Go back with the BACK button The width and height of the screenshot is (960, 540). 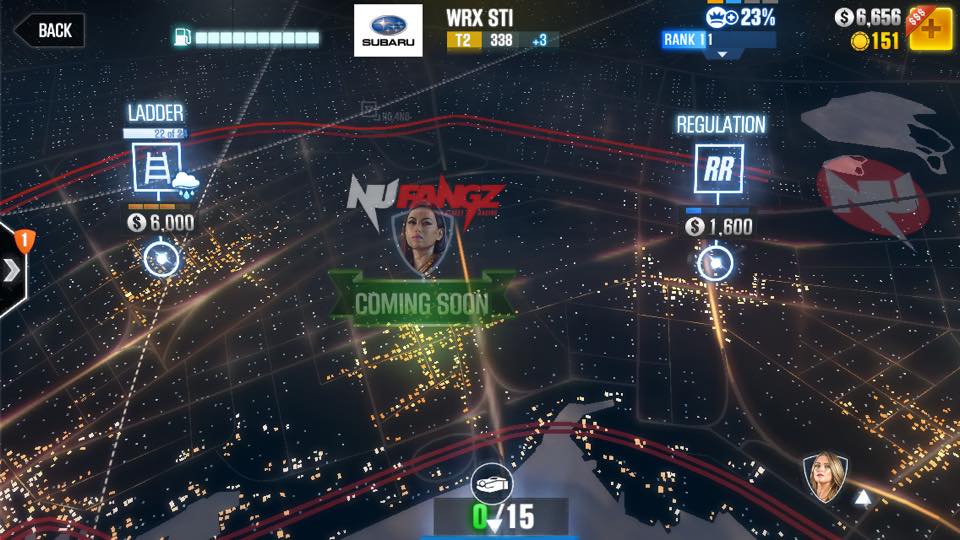[x=48, y=30]
